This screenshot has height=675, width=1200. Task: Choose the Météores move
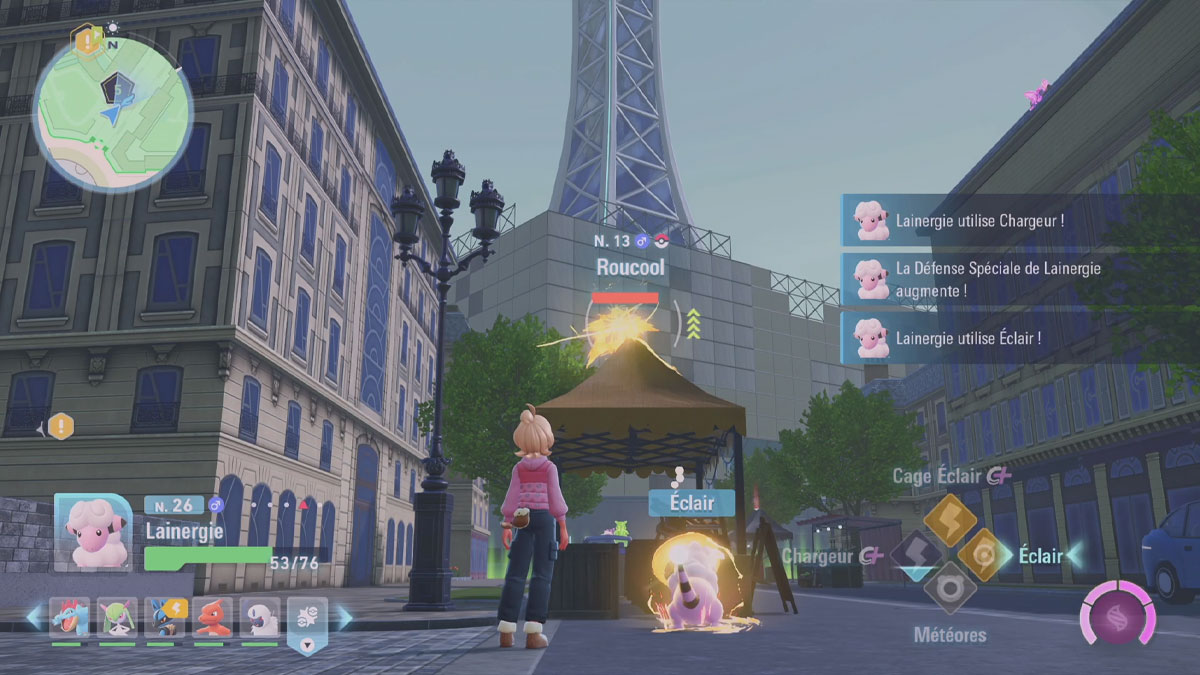(x=949, y=588)
